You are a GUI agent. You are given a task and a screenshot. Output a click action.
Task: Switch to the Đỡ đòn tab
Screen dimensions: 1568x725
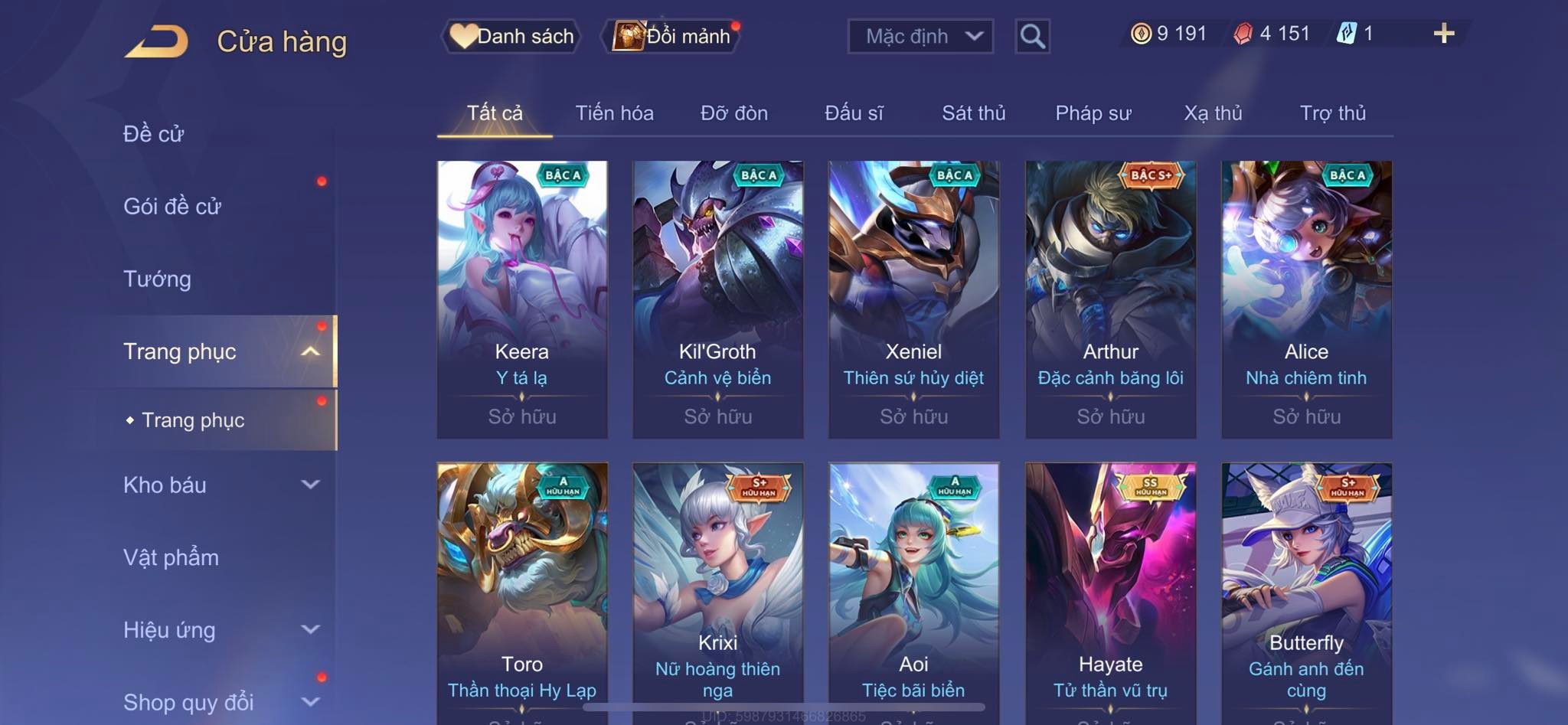pos(733,113)
